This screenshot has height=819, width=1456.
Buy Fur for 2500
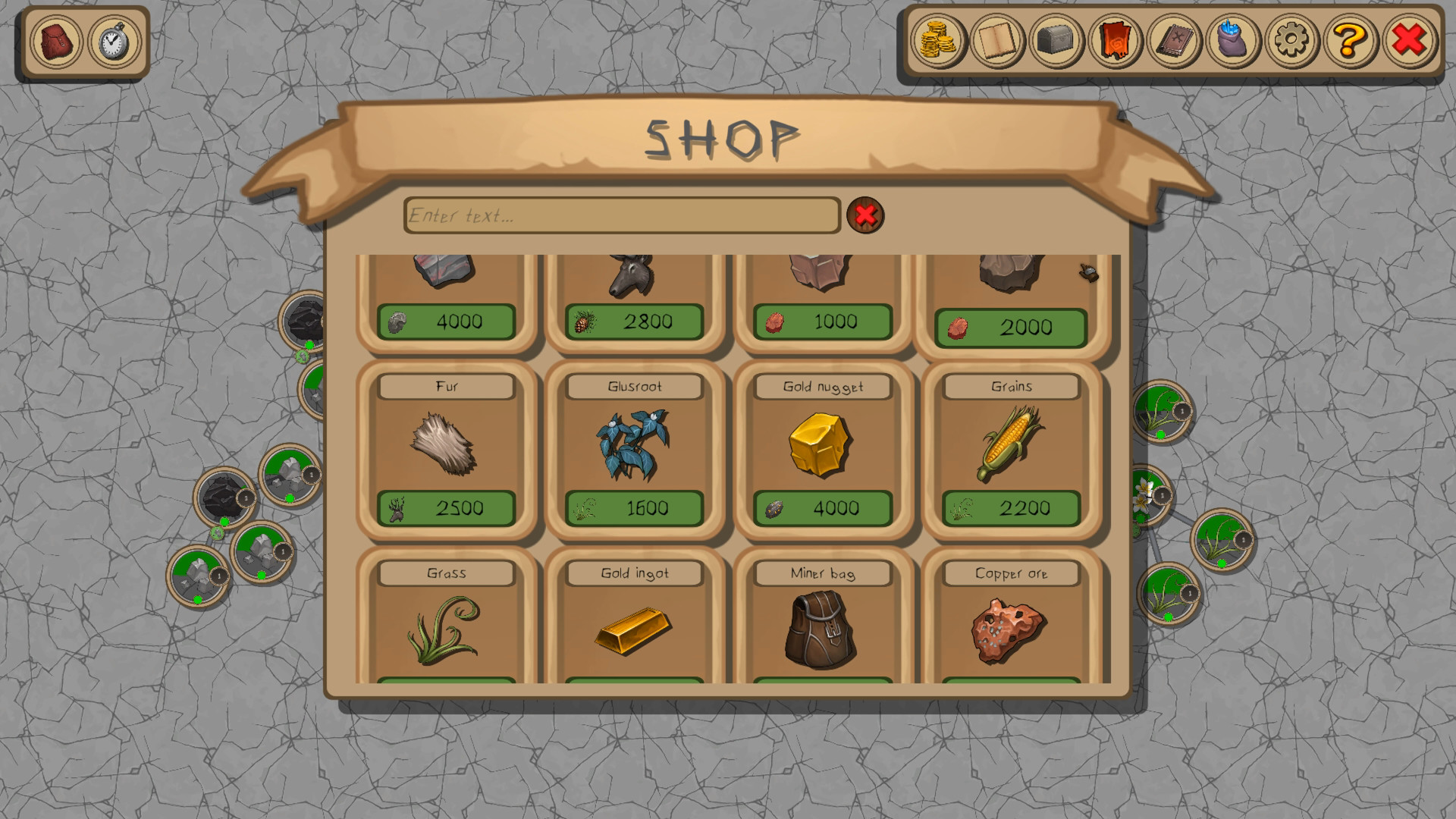point(445,508)
